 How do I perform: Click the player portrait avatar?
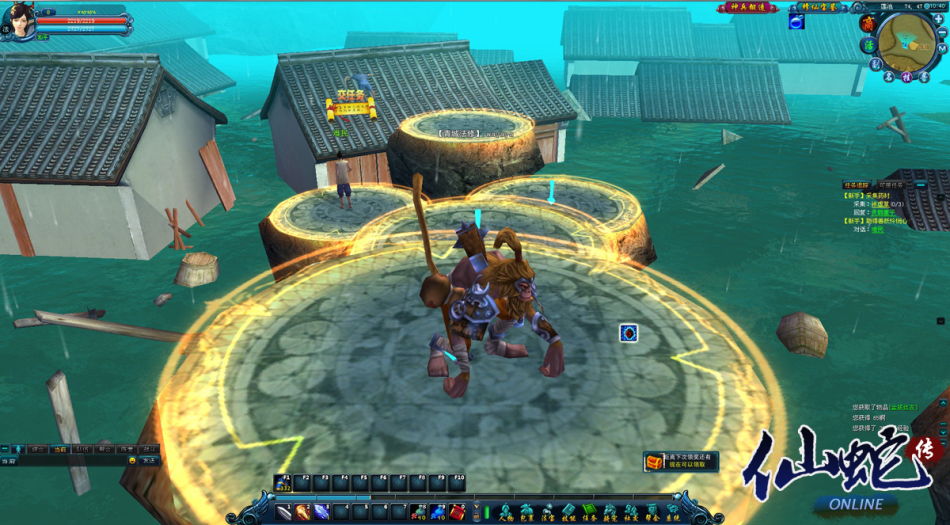(18, 20)
